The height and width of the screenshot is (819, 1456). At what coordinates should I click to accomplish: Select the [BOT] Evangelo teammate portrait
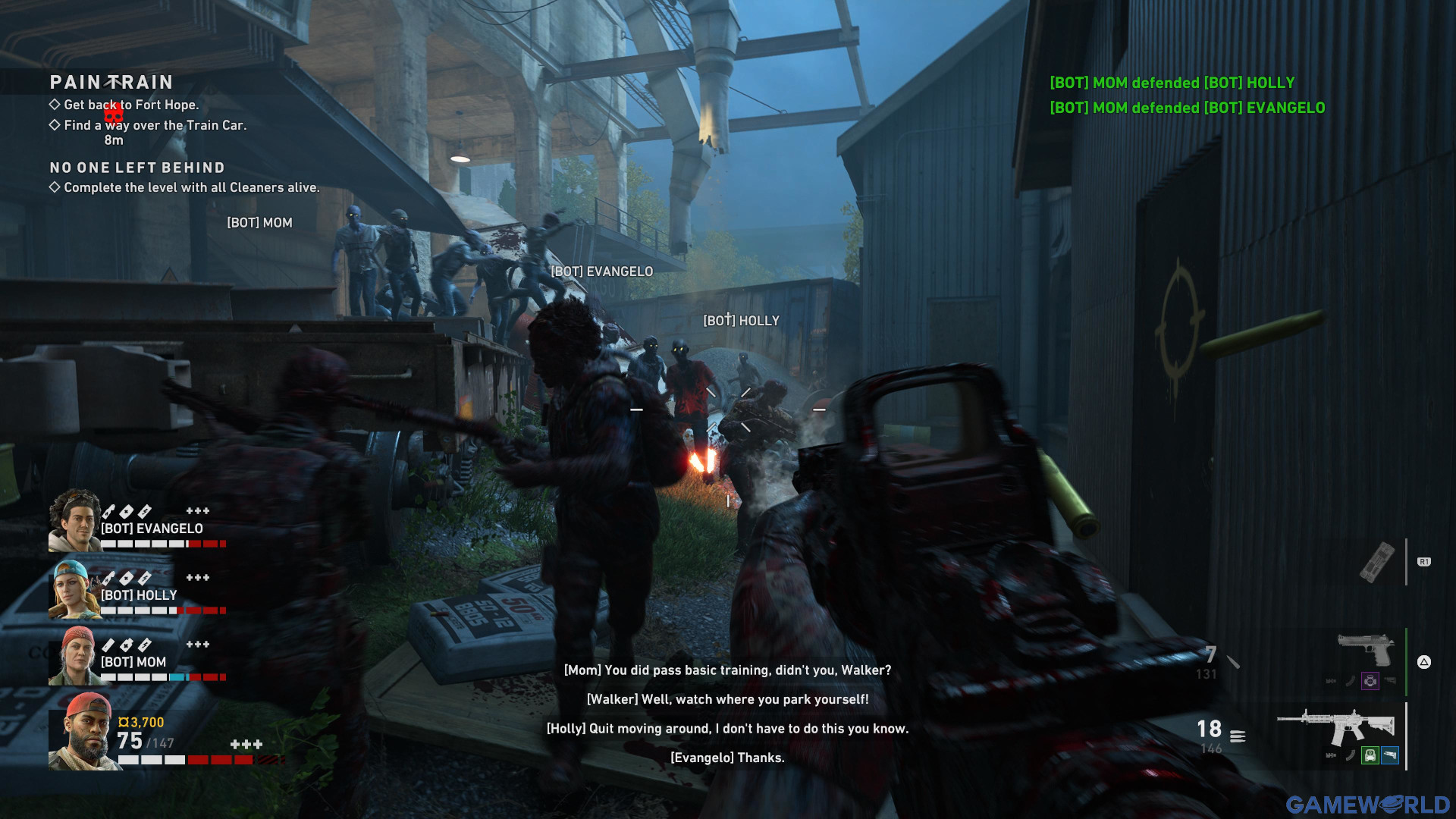(x=75, y=520)
